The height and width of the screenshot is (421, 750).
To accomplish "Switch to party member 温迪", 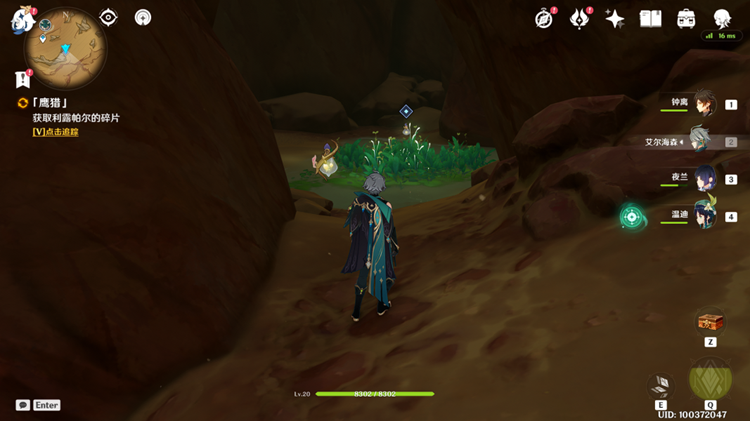I will (x=704, y=215).
